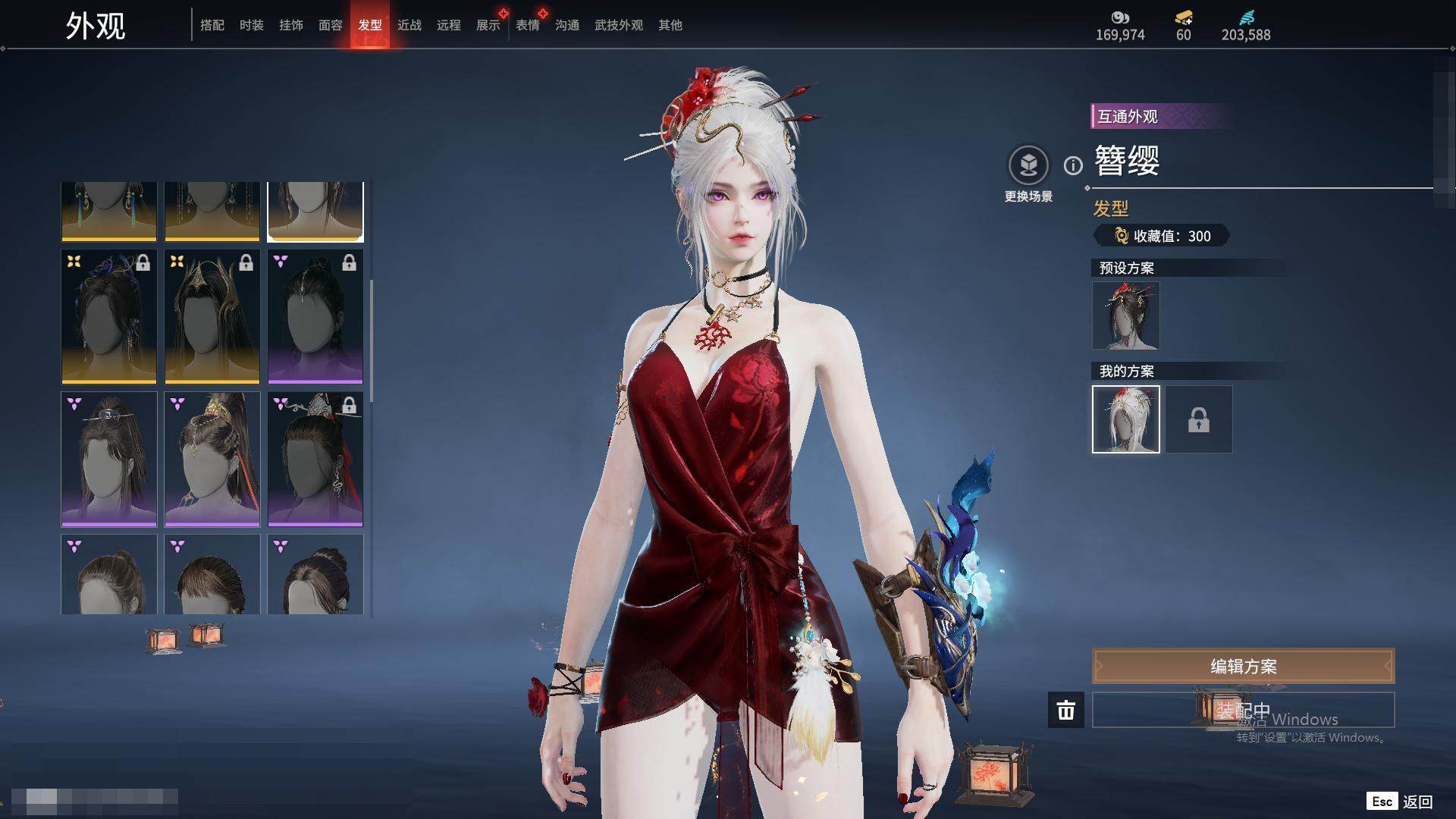Select the 表情 emotes tab
The image size is (1456, 819).
pos(528,25)
